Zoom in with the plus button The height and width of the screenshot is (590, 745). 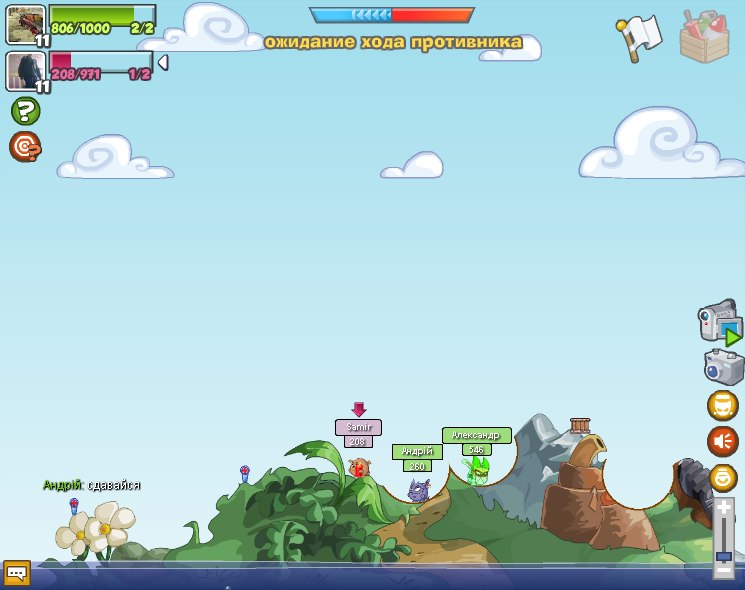723,509
